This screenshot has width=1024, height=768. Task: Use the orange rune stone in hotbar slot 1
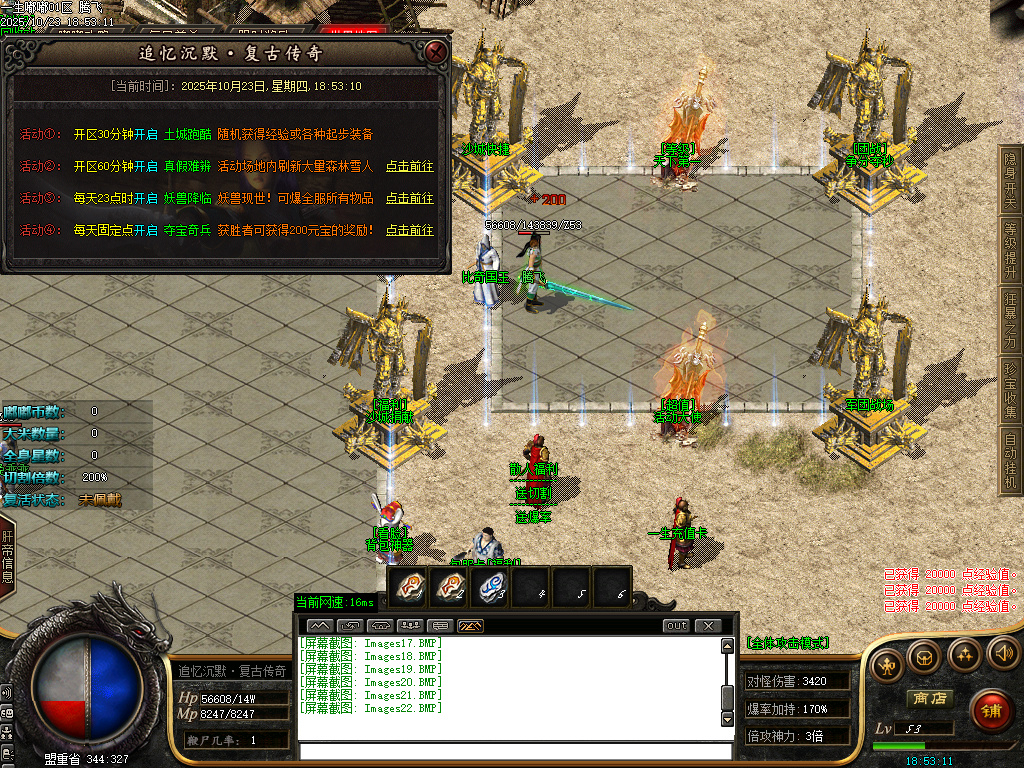pyautogui.click(x=407, y=588)
